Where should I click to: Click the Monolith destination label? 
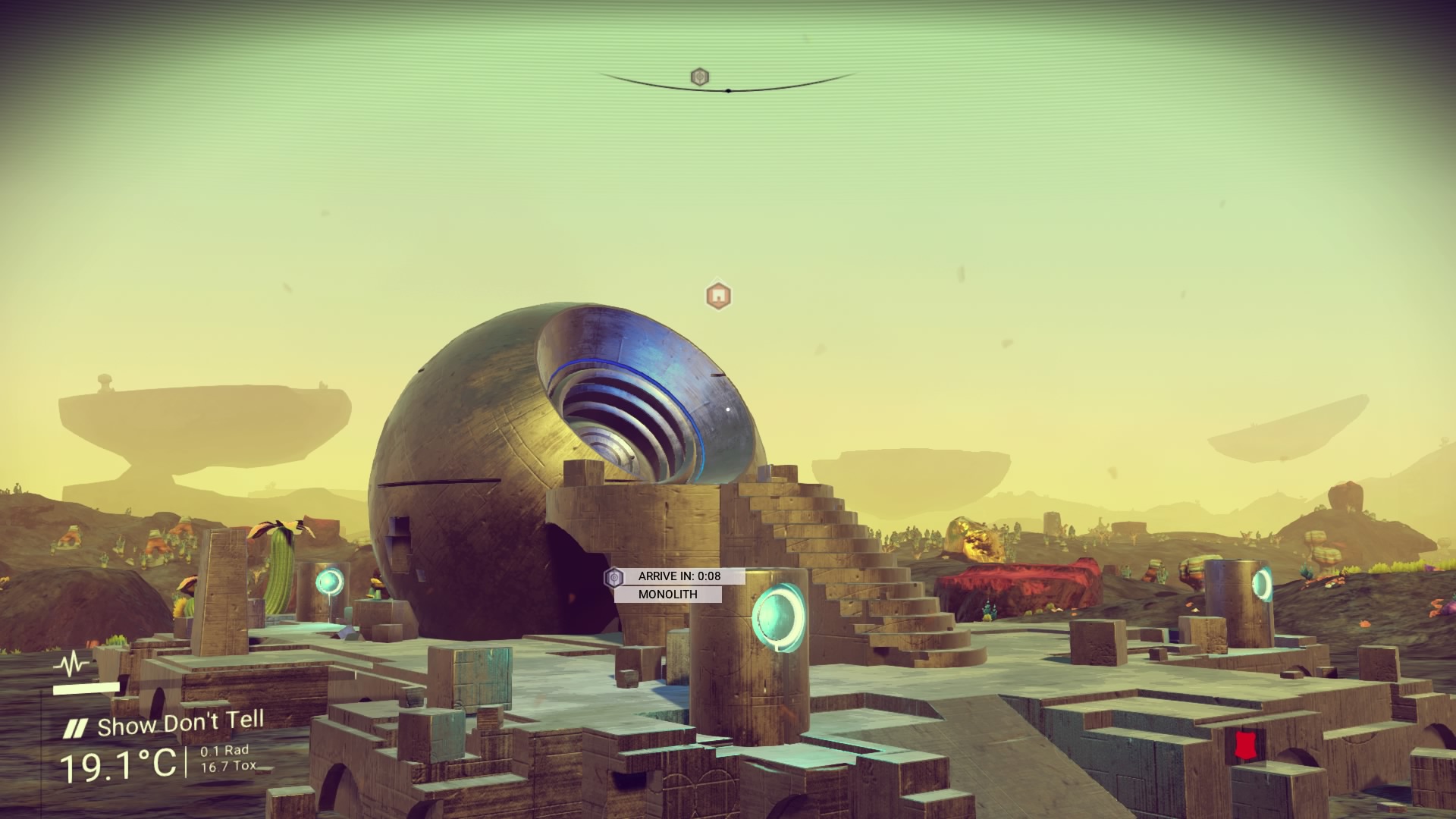click(x=667, y=595)
